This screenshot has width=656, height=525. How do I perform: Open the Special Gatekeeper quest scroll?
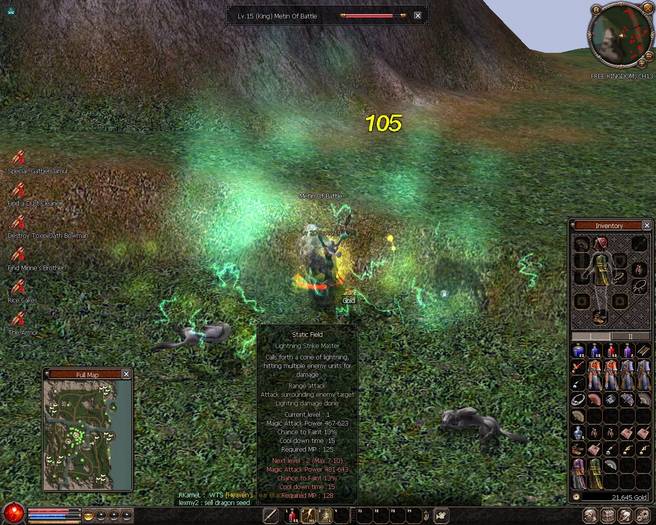click(19, 157)
